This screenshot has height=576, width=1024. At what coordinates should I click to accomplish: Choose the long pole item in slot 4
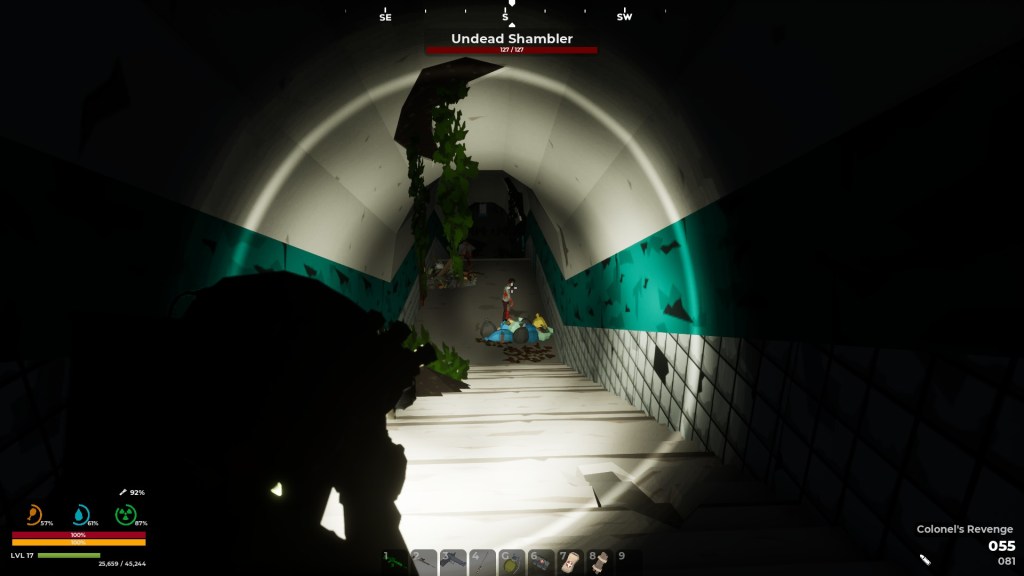point(482,562)
